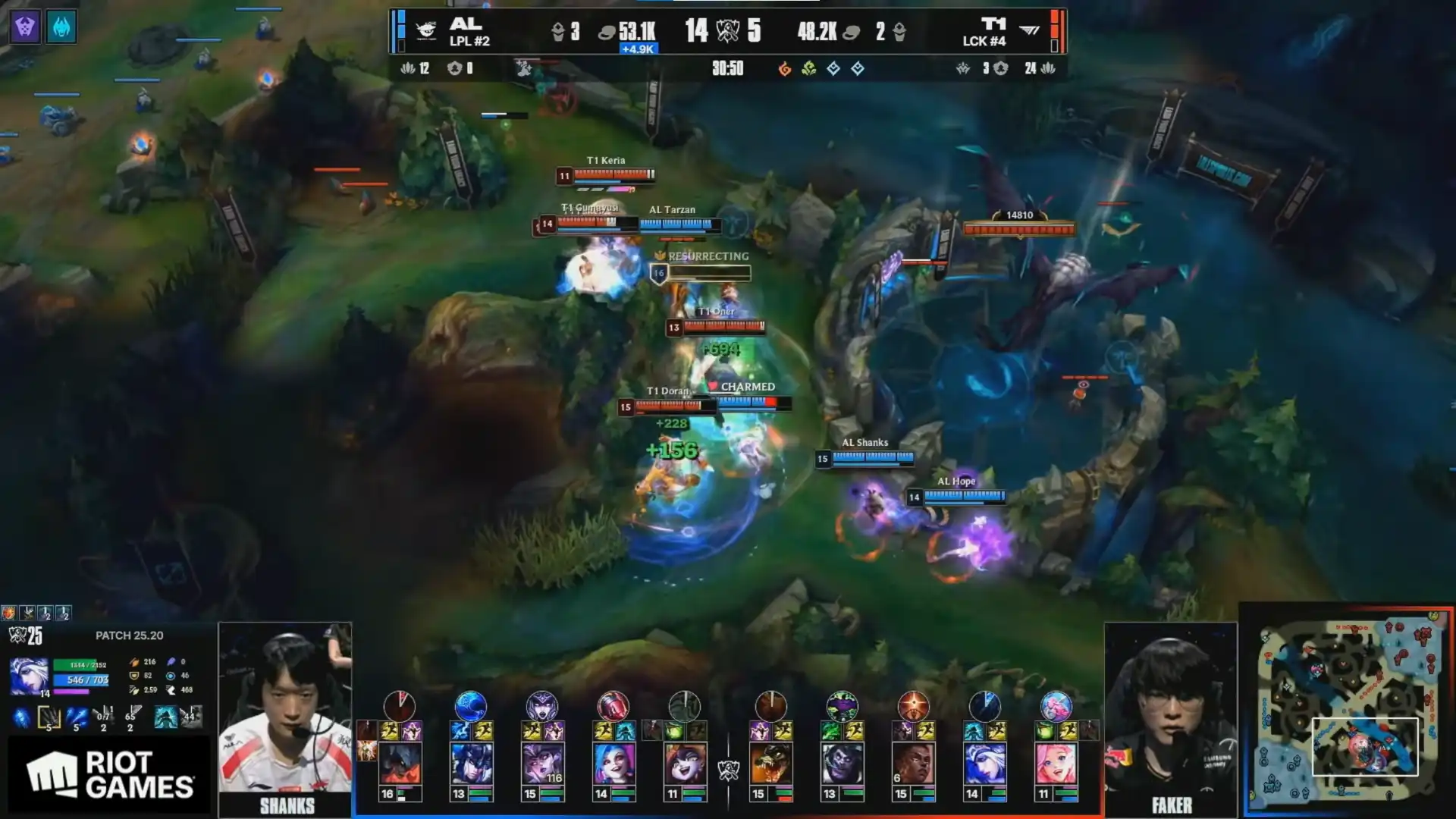Click the Riot Games logo
The image size is (1456, 819).
[x=110, y=774]
